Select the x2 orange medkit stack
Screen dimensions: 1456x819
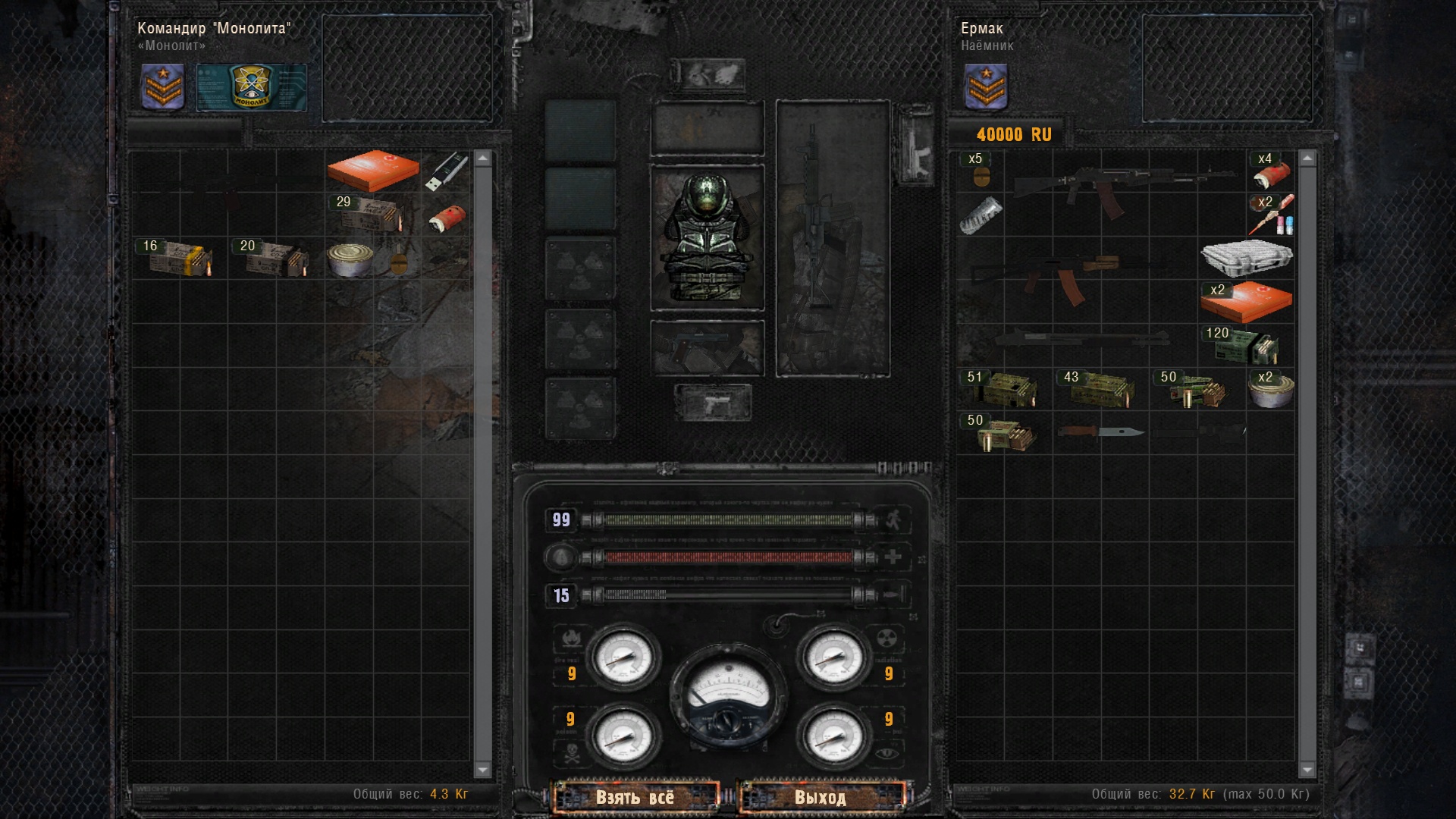point(1246,302)
